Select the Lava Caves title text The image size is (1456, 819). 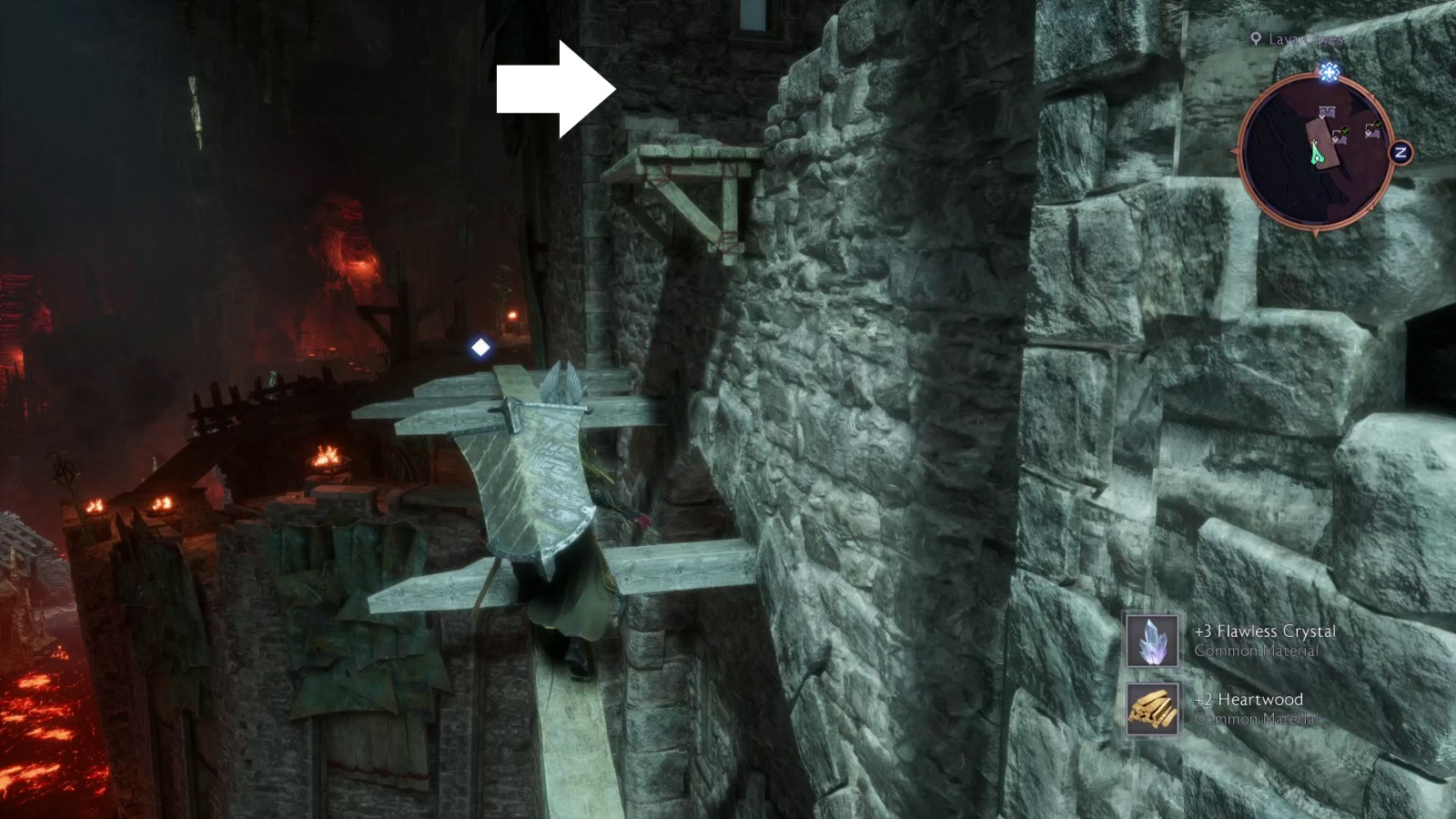1305,39
